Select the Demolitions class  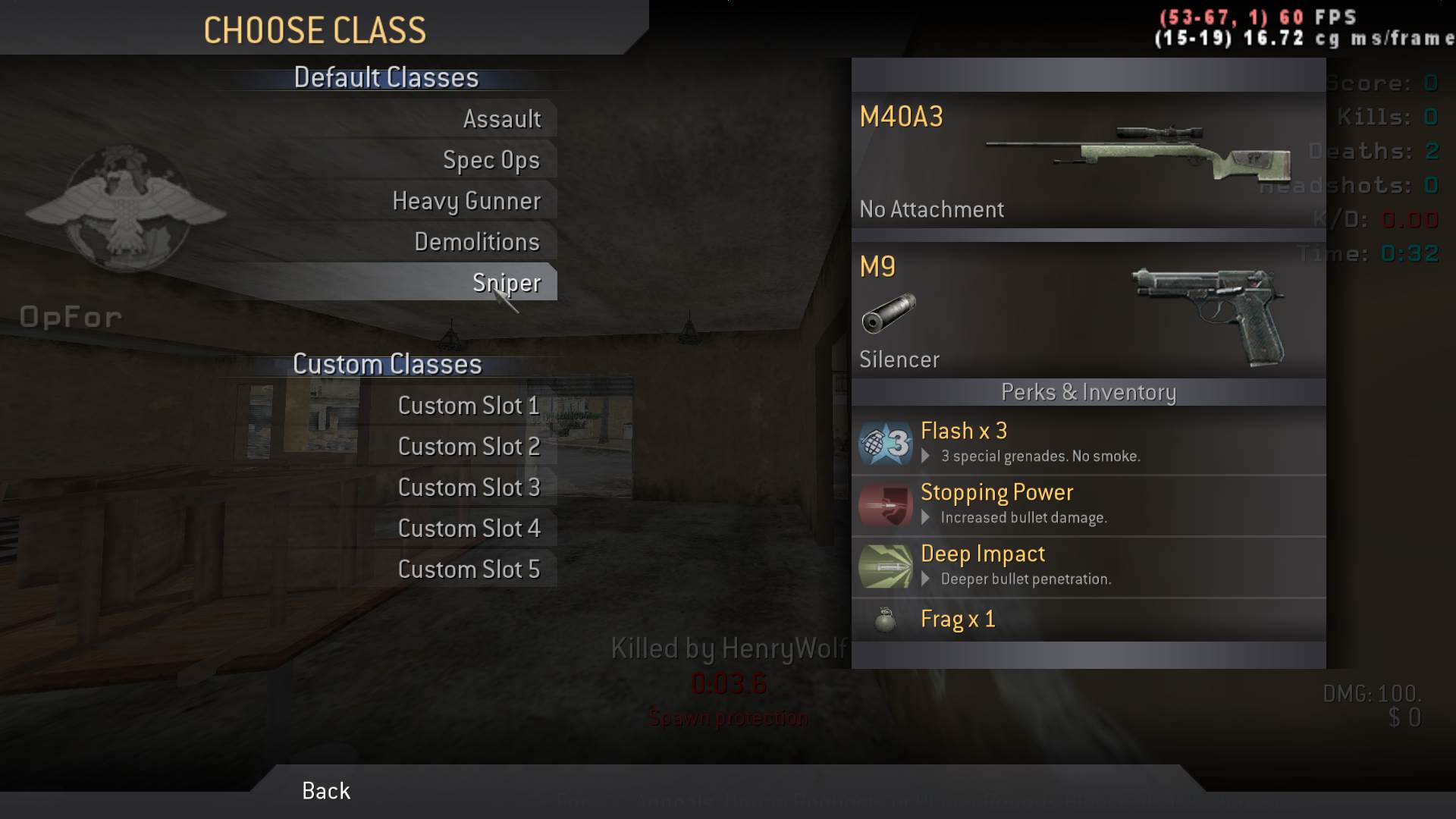[x=476, y=242]
